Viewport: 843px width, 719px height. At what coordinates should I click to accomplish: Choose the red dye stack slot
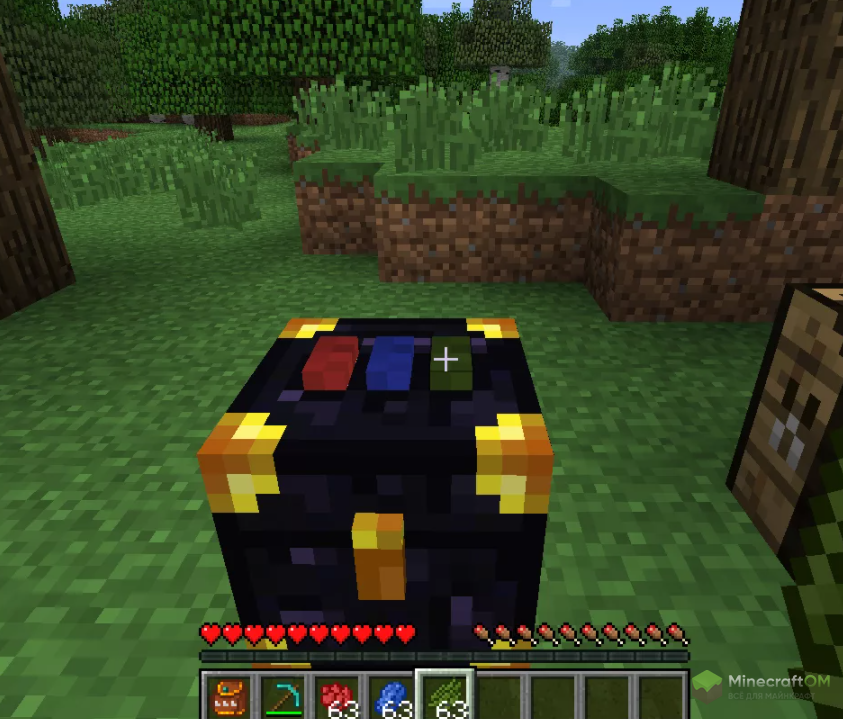(338, 697)
